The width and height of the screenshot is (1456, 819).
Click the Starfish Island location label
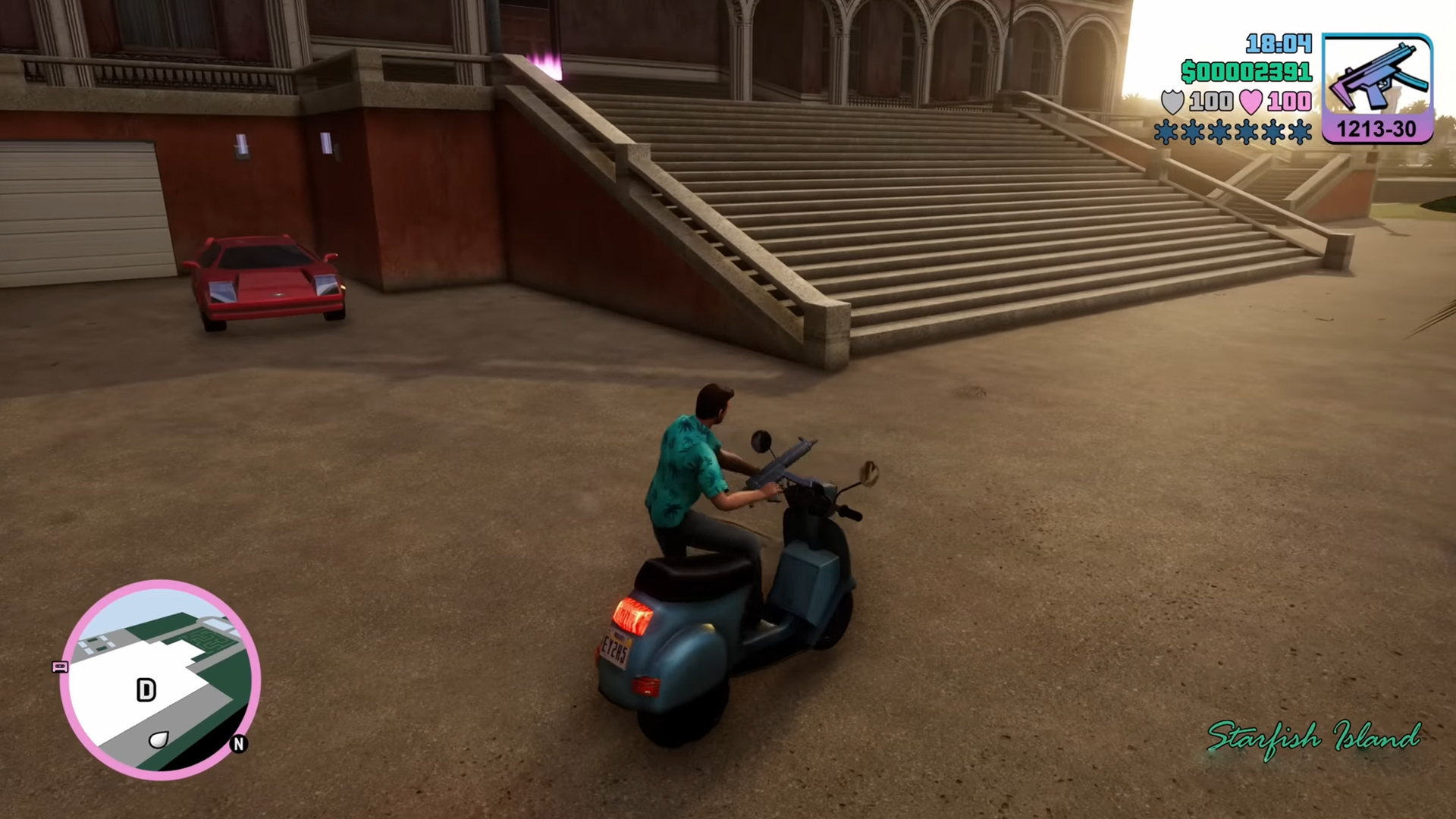tap(1313, 737)
